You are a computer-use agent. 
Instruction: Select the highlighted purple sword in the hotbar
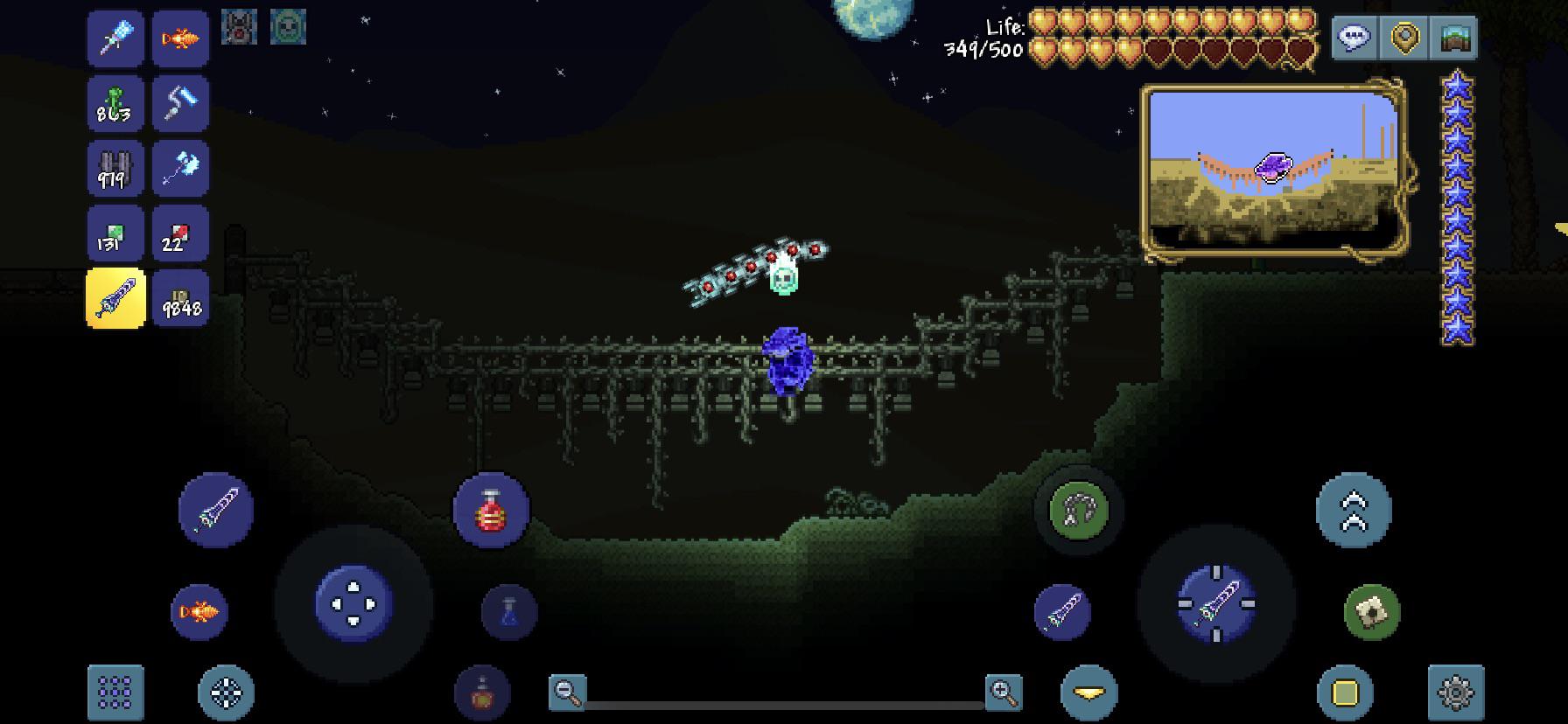click(115, 298)
